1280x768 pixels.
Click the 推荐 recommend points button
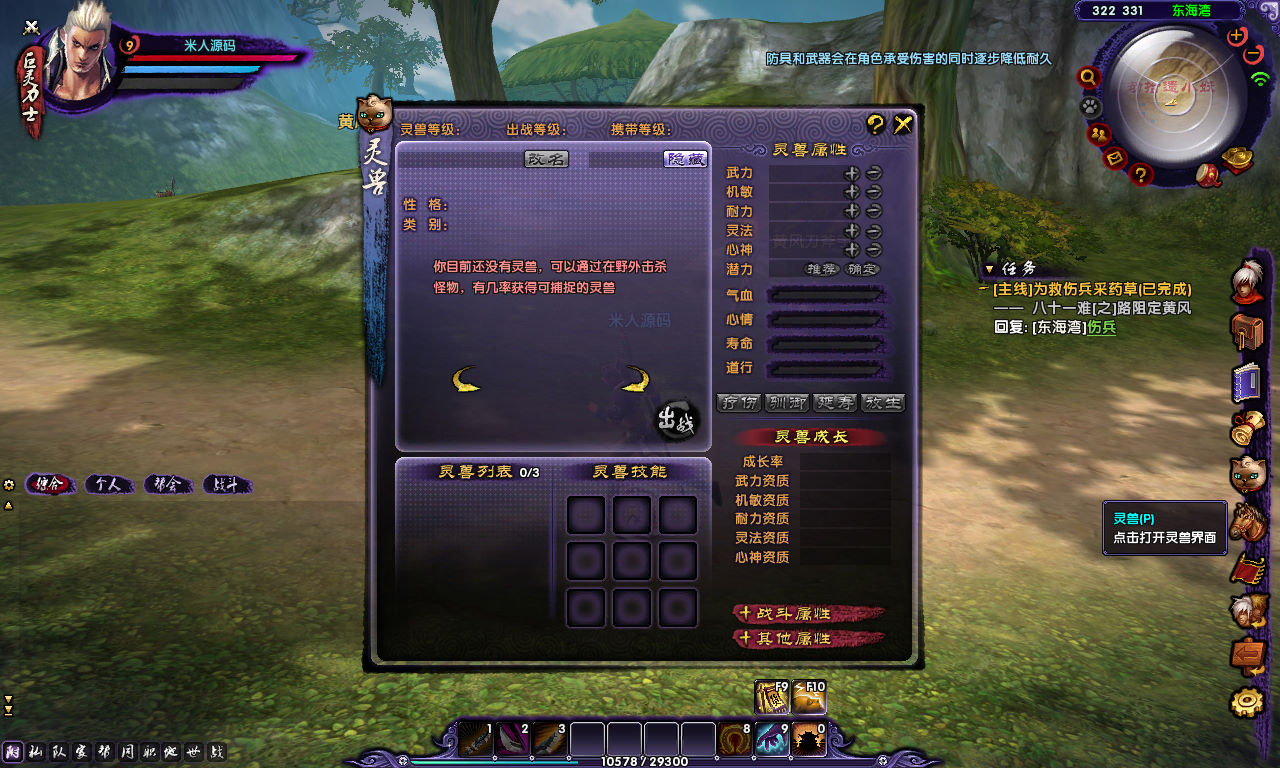pos(822,269)
